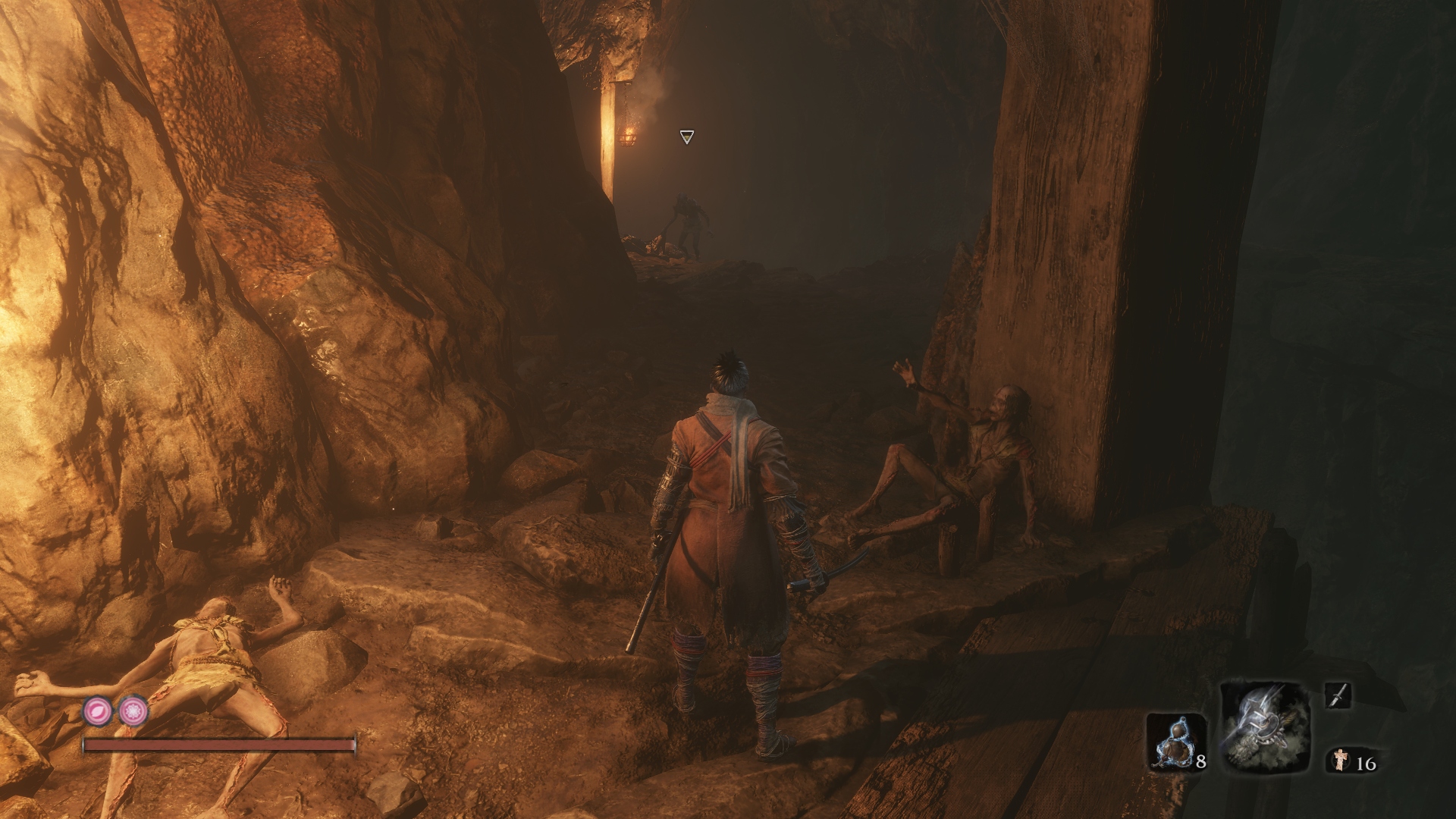Image resolution: width=1456 pixels, height=819 pixels.
Task: Click the Spirit Emblem paper doll icon
Action: [1341, 759]
